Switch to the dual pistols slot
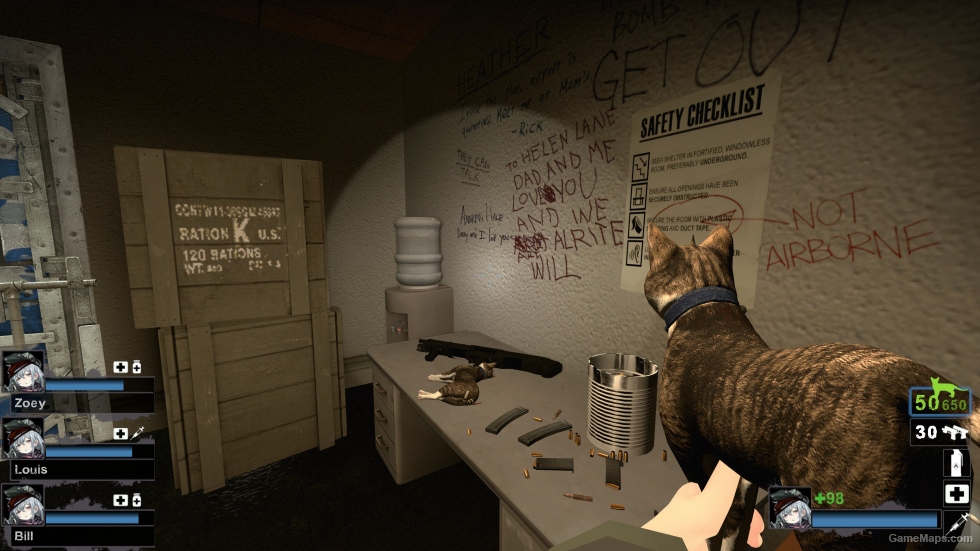Image resolution: width=980 pixels, height=551 pixels. pos(940,432)
